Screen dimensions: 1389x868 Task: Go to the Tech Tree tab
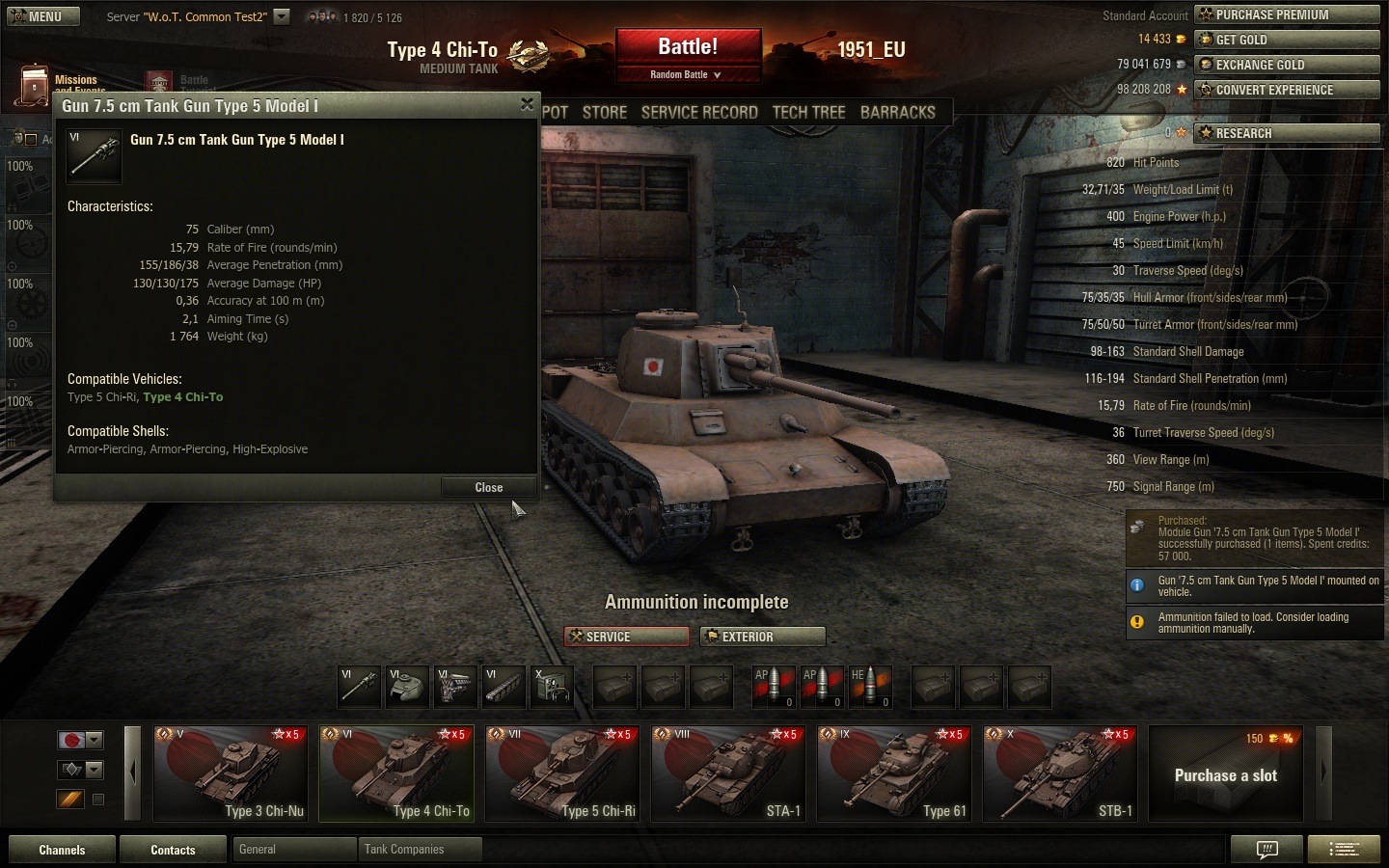(x=808, y=112)
